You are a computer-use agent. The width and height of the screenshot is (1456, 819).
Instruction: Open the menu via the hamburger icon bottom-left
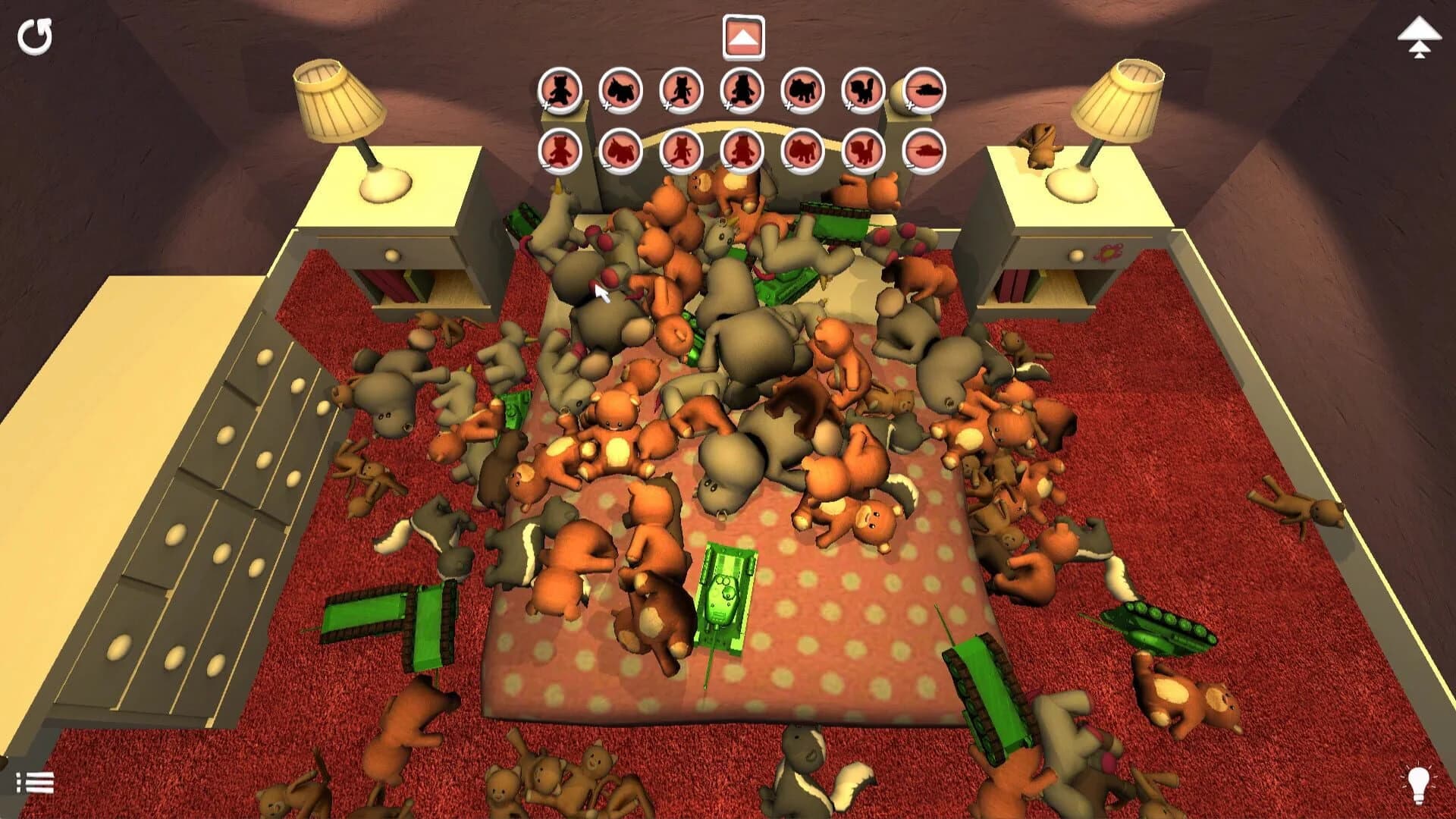34,781
